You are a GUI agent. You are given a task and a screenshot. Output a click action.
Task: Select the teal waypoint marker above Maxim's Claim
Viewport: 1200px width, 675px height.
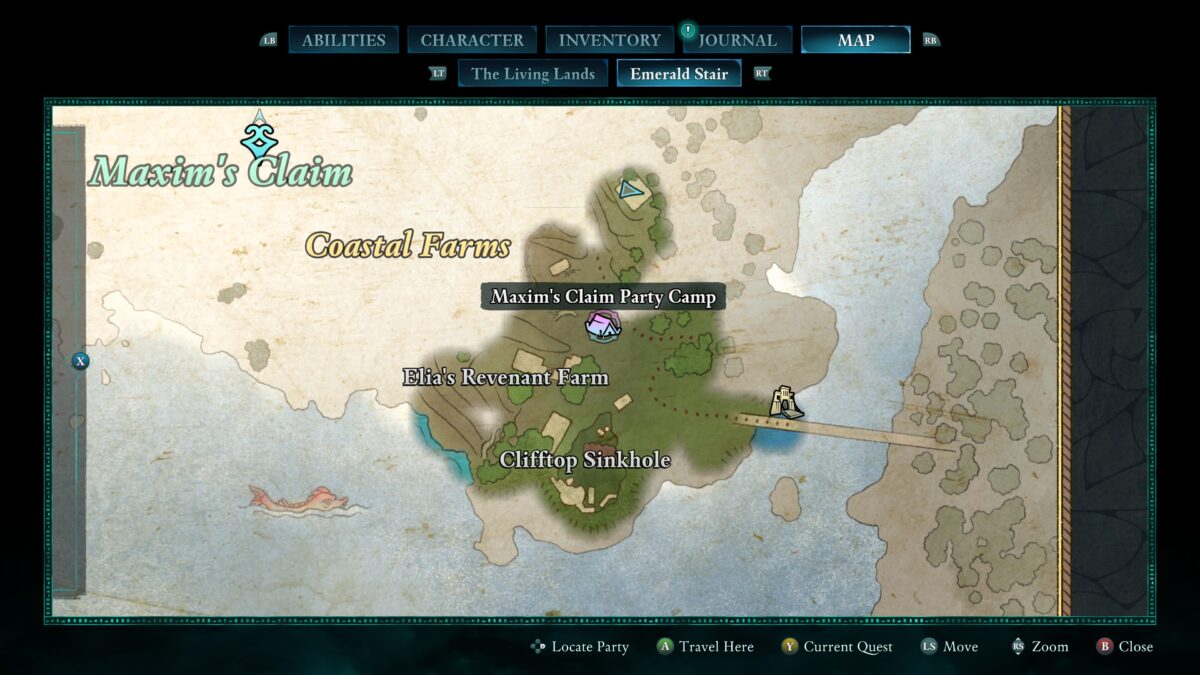click(x=259, y=137)
